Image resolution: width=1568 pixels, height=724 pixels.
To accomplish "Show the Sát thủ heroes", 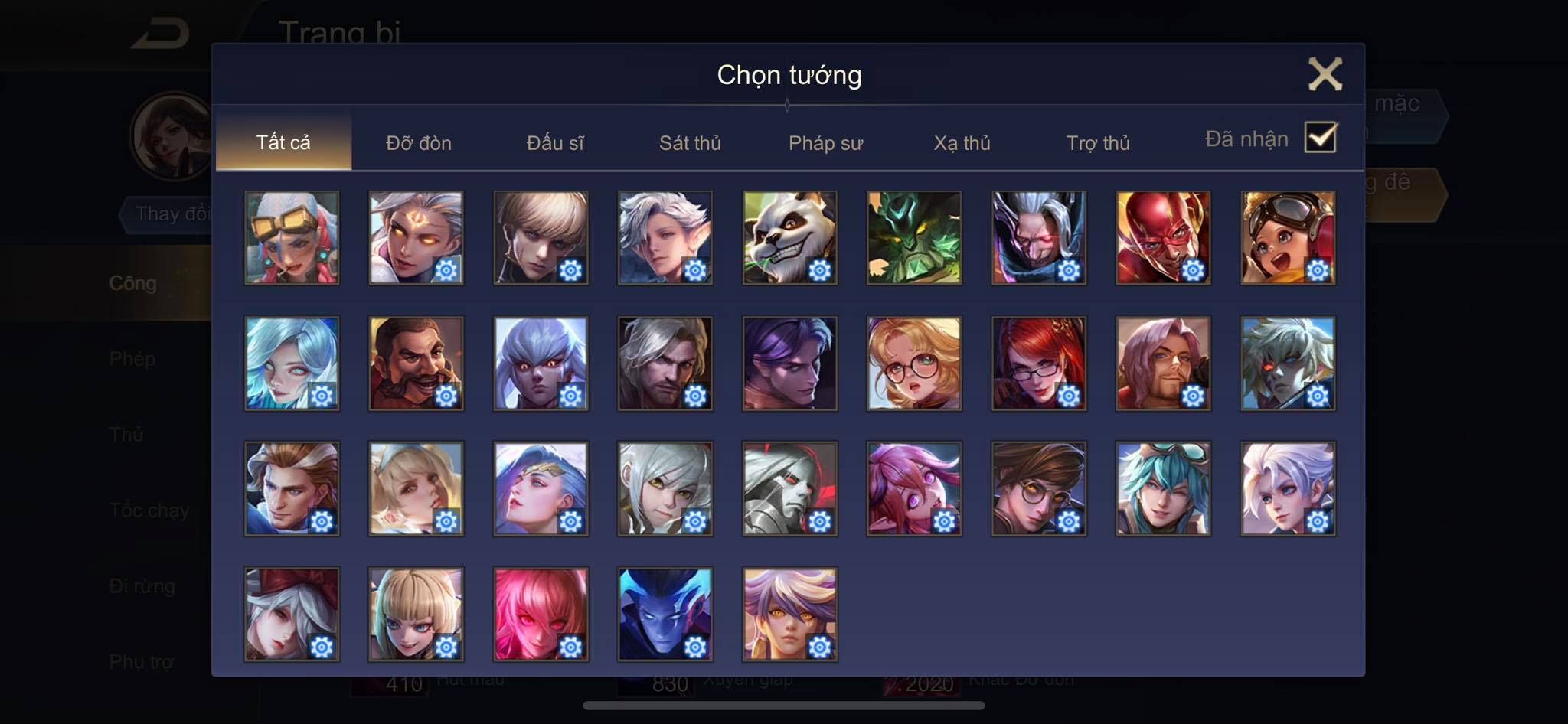I will point(690,143).
